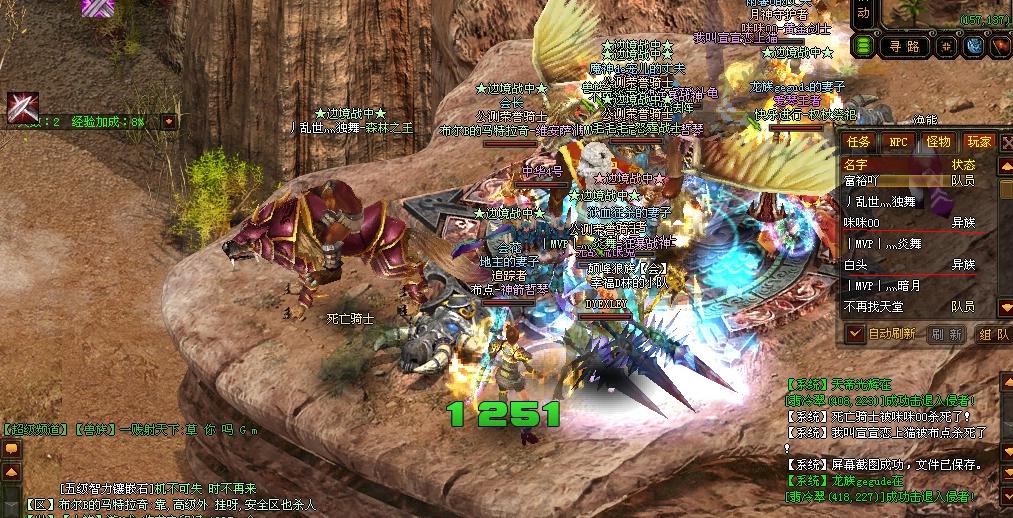Image resolution: width=1013 pixels, height=518 pixels.
Task: Click the 组队 team-up button
Action: (x=992, y=334)
